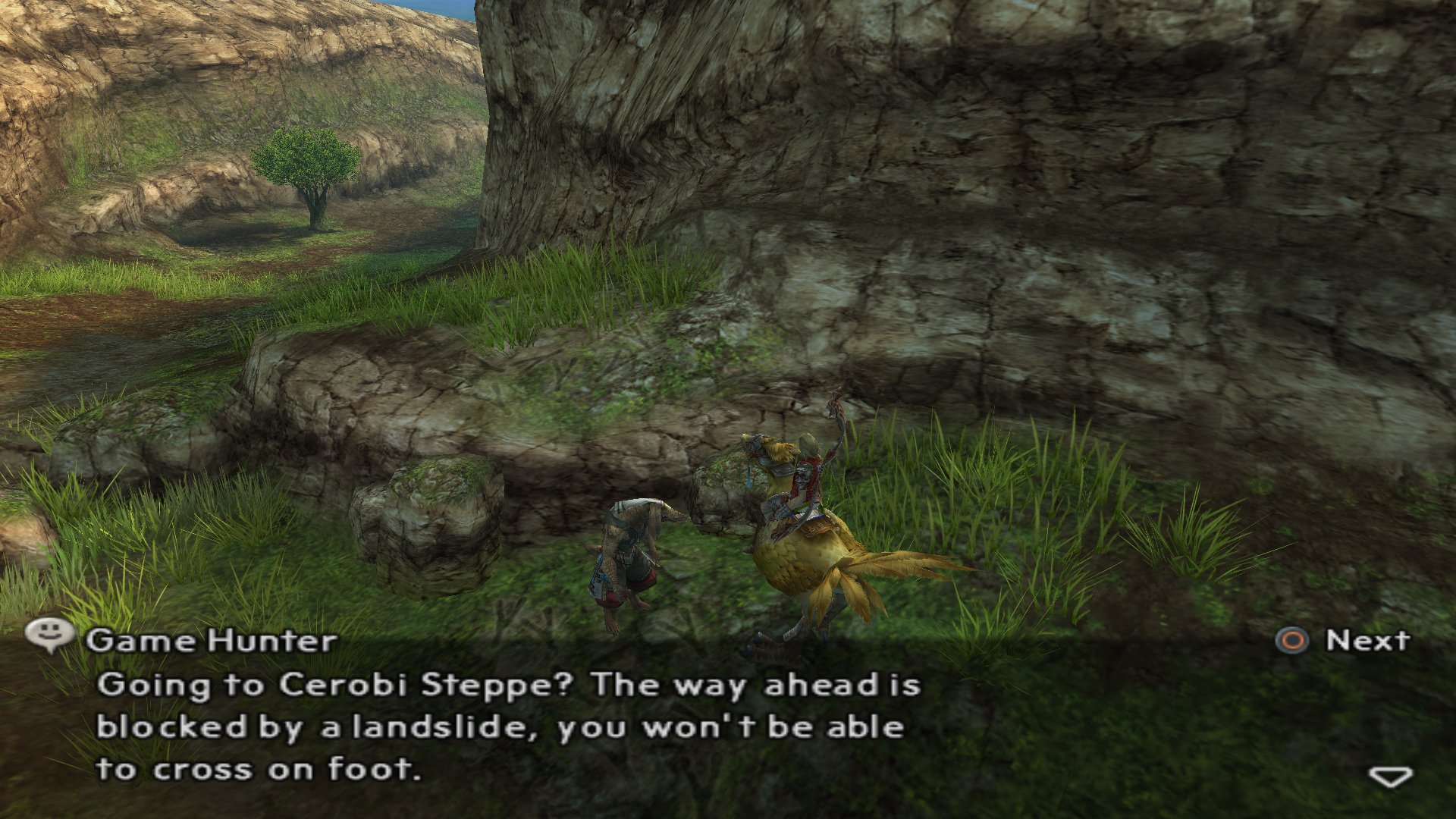The width and height of the screenshot is (1456, 819).
Task: Click the dialogue continue down arrow
Action: tap(1390, 777)
